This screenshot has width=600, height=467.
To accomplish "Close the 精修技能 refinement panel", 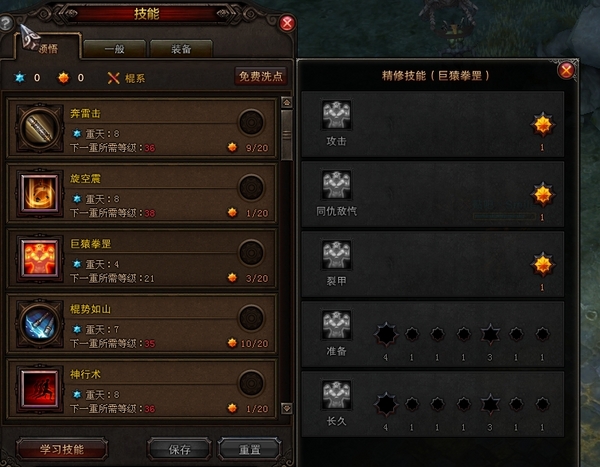I will [x=566, y=71].
